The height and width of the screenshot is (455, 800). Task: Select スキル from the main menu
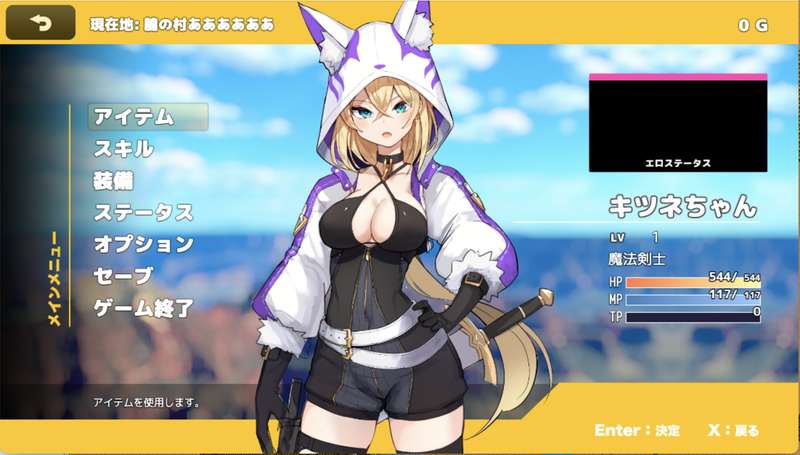coord(124,149)
